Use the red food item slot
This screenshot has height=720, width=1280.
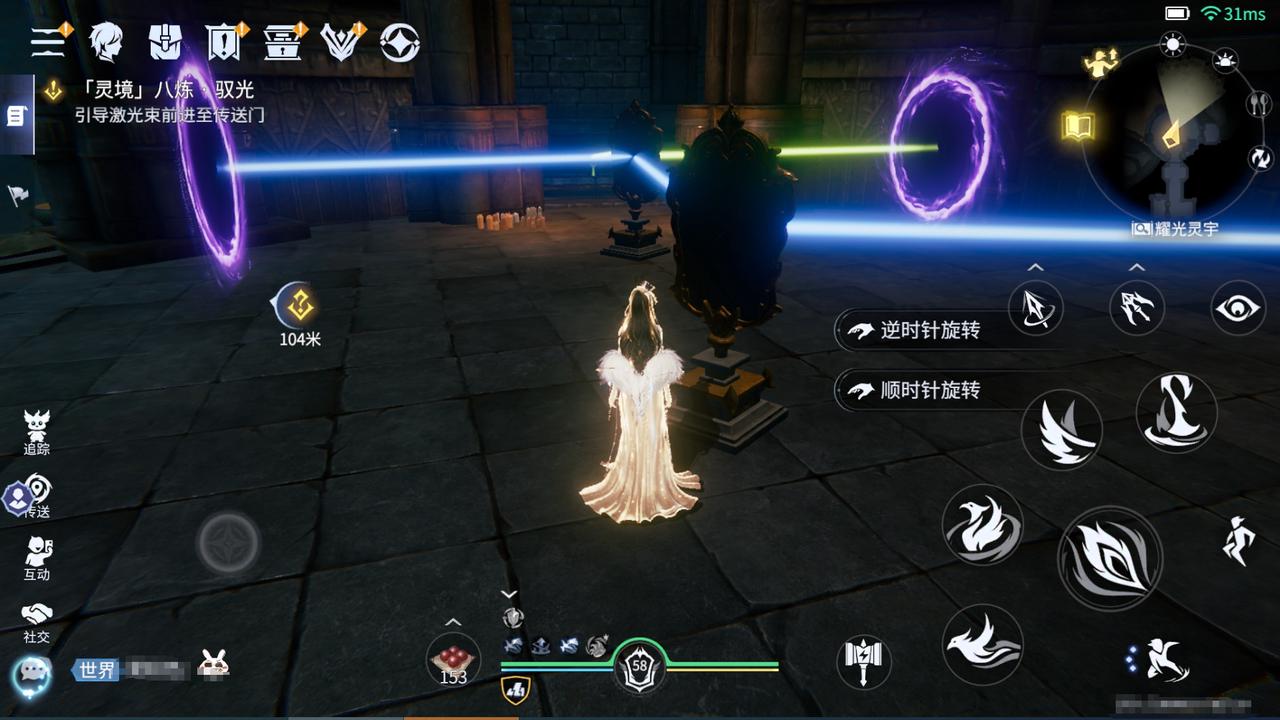pyautogui.click(x=453, y=659)
